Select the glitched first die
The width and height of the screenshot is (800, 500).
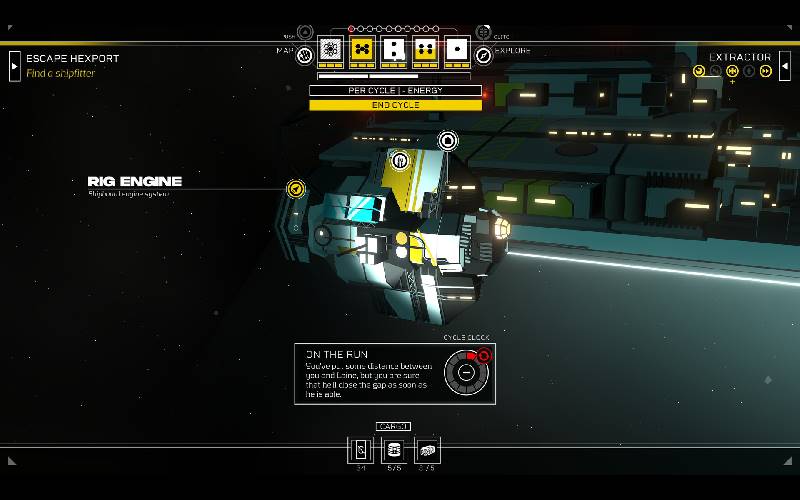(330, 49)
